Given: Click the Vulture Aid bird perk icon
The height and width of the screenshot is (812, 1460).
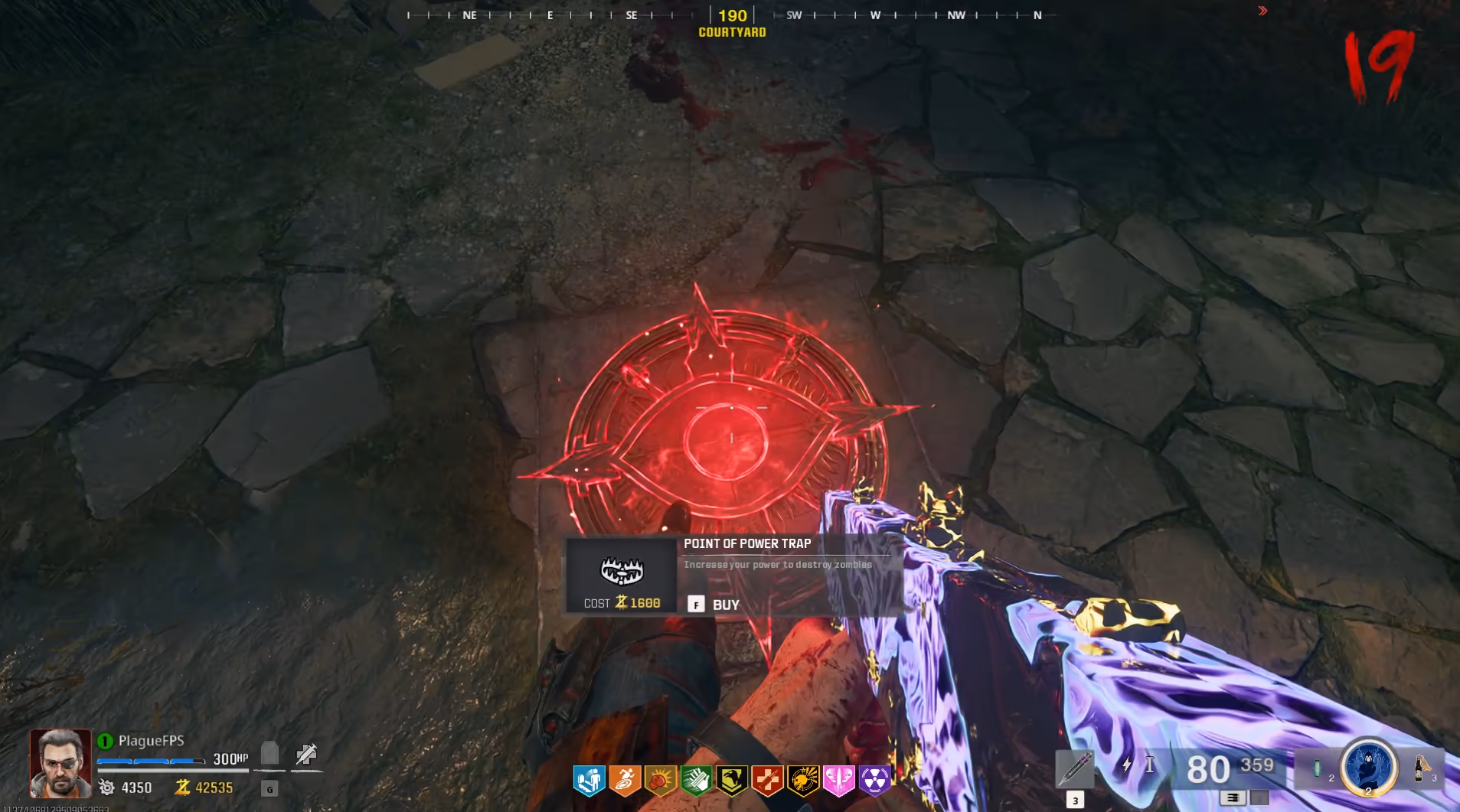Looking at the screenshot, I should click(732, 781).
